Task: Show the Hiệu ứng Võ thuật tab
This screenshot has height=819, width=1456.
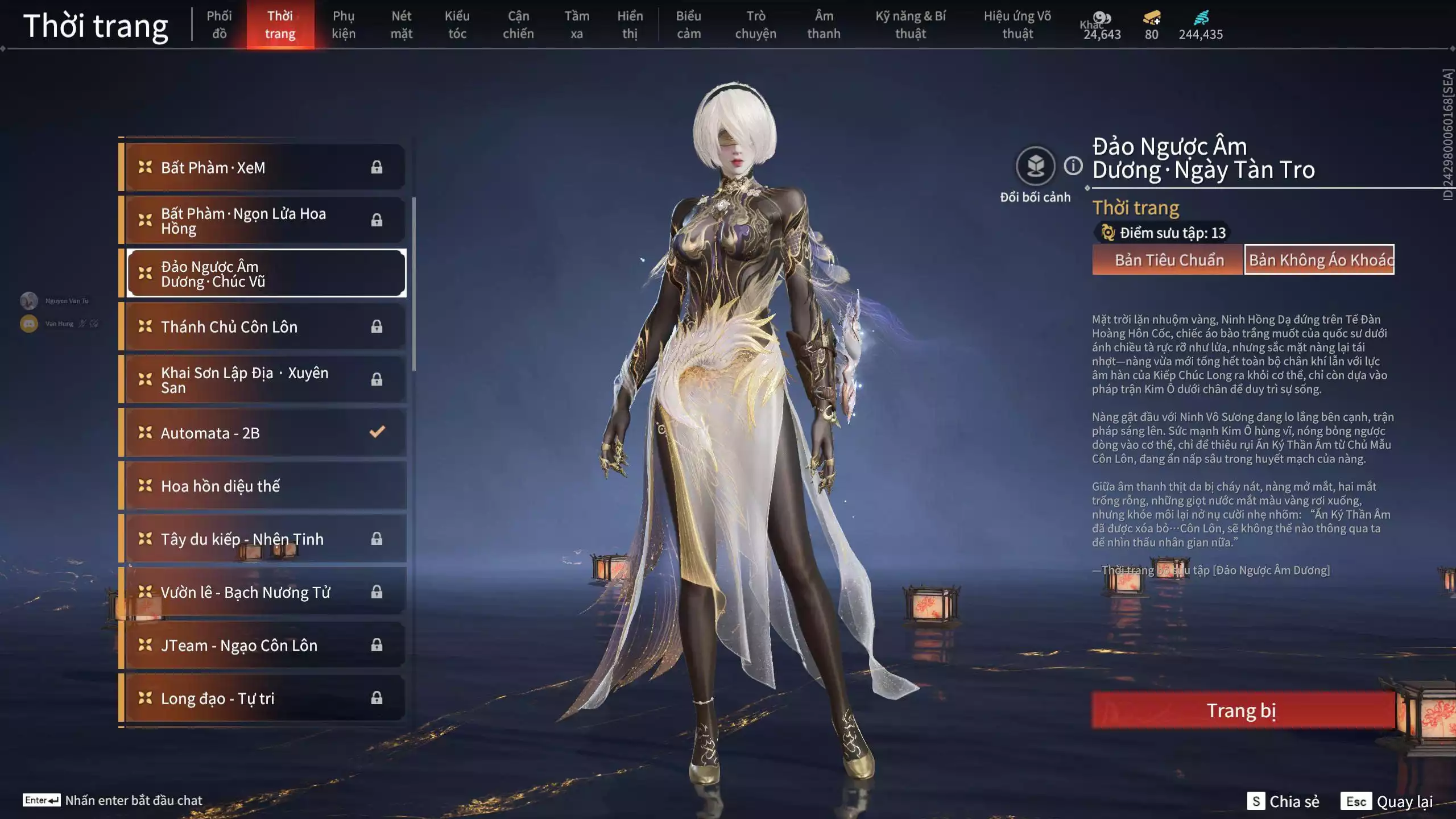Action: click(1017, 25)
